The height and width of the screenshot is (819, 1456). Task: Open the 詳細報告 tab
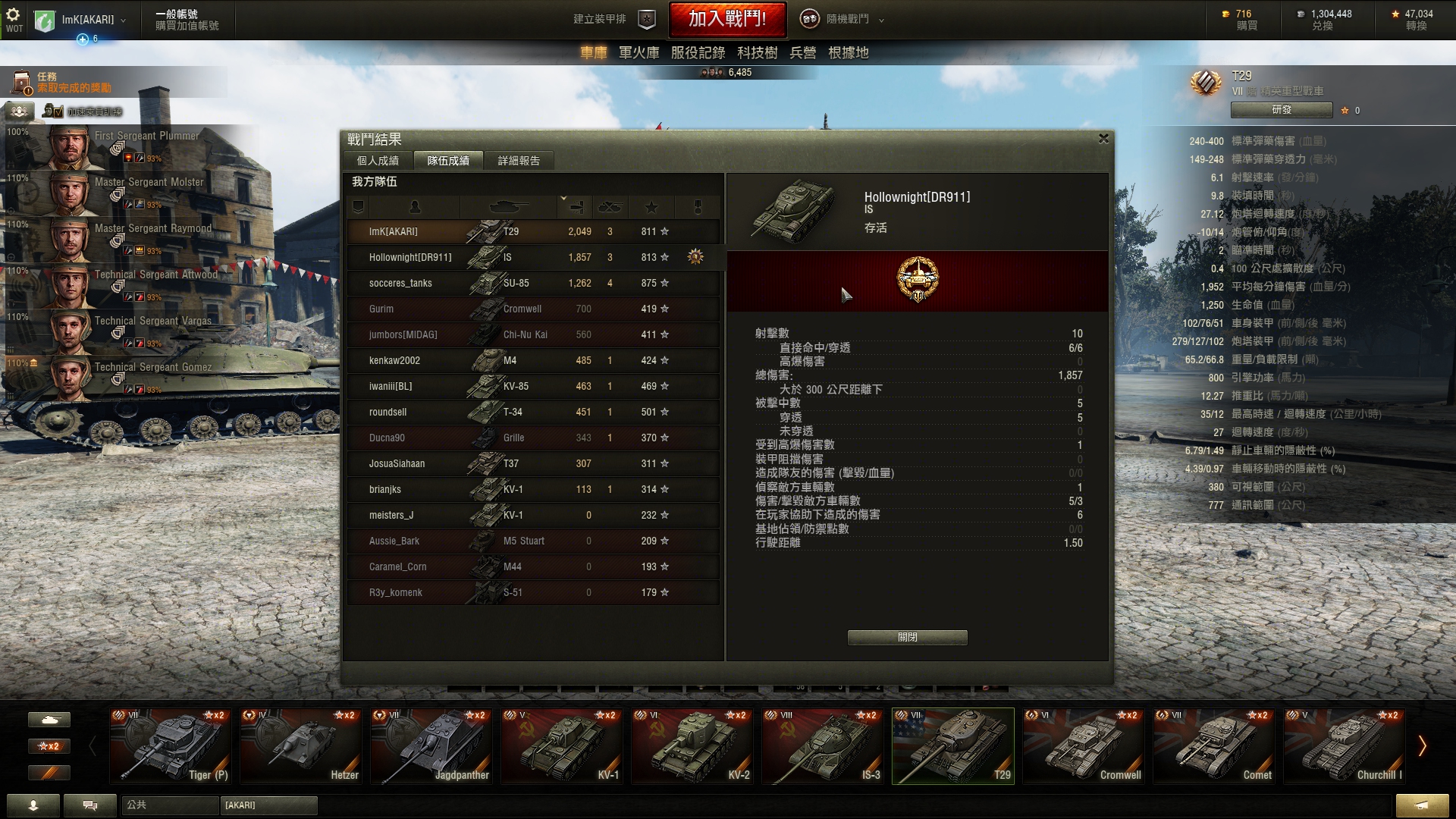click(x=519, y=161)
